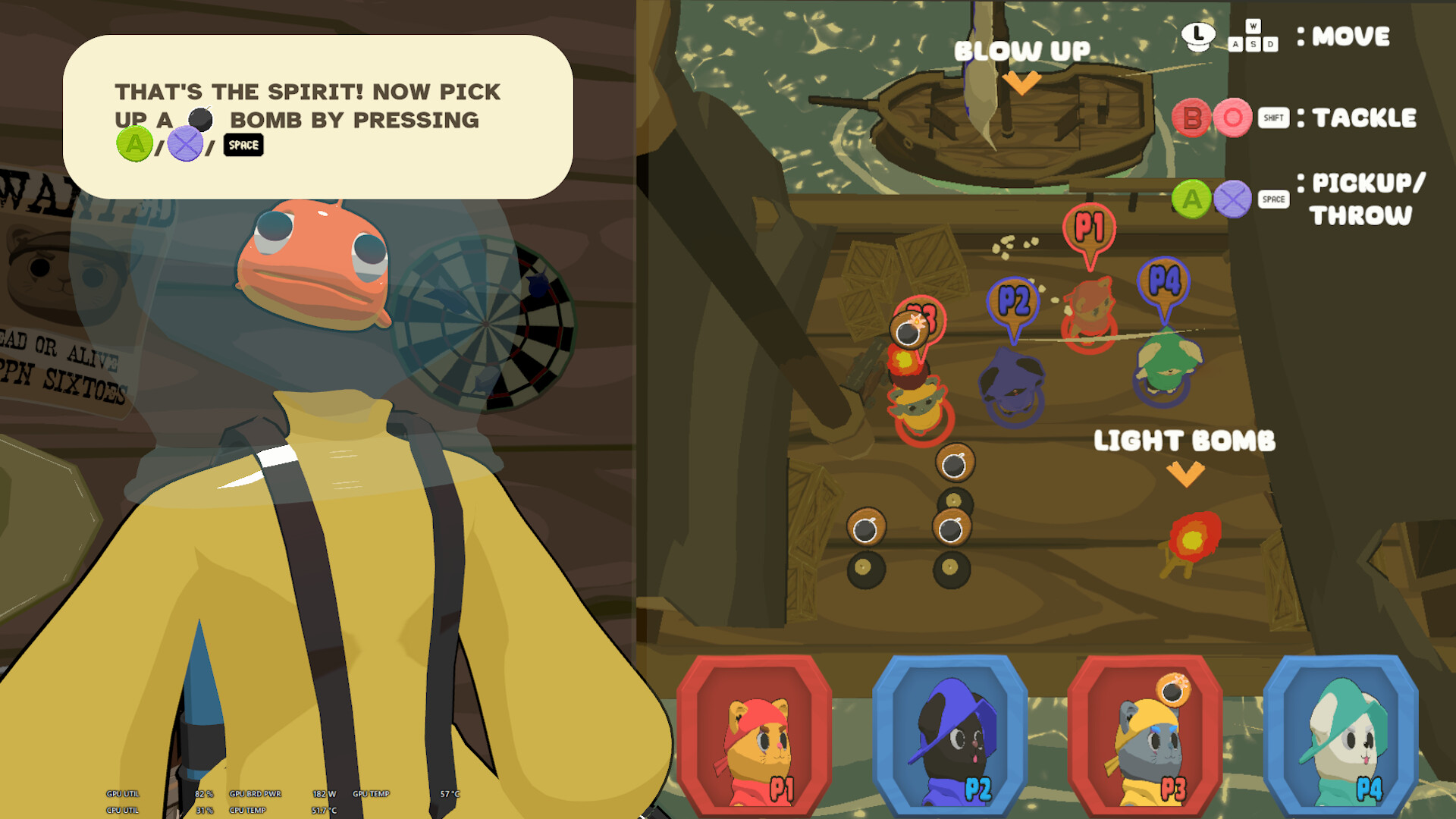This screenshot has width=1456, height=819.
Task: Click the GPU TEMP readout in the stats overlay
Action: pos(372,794)
